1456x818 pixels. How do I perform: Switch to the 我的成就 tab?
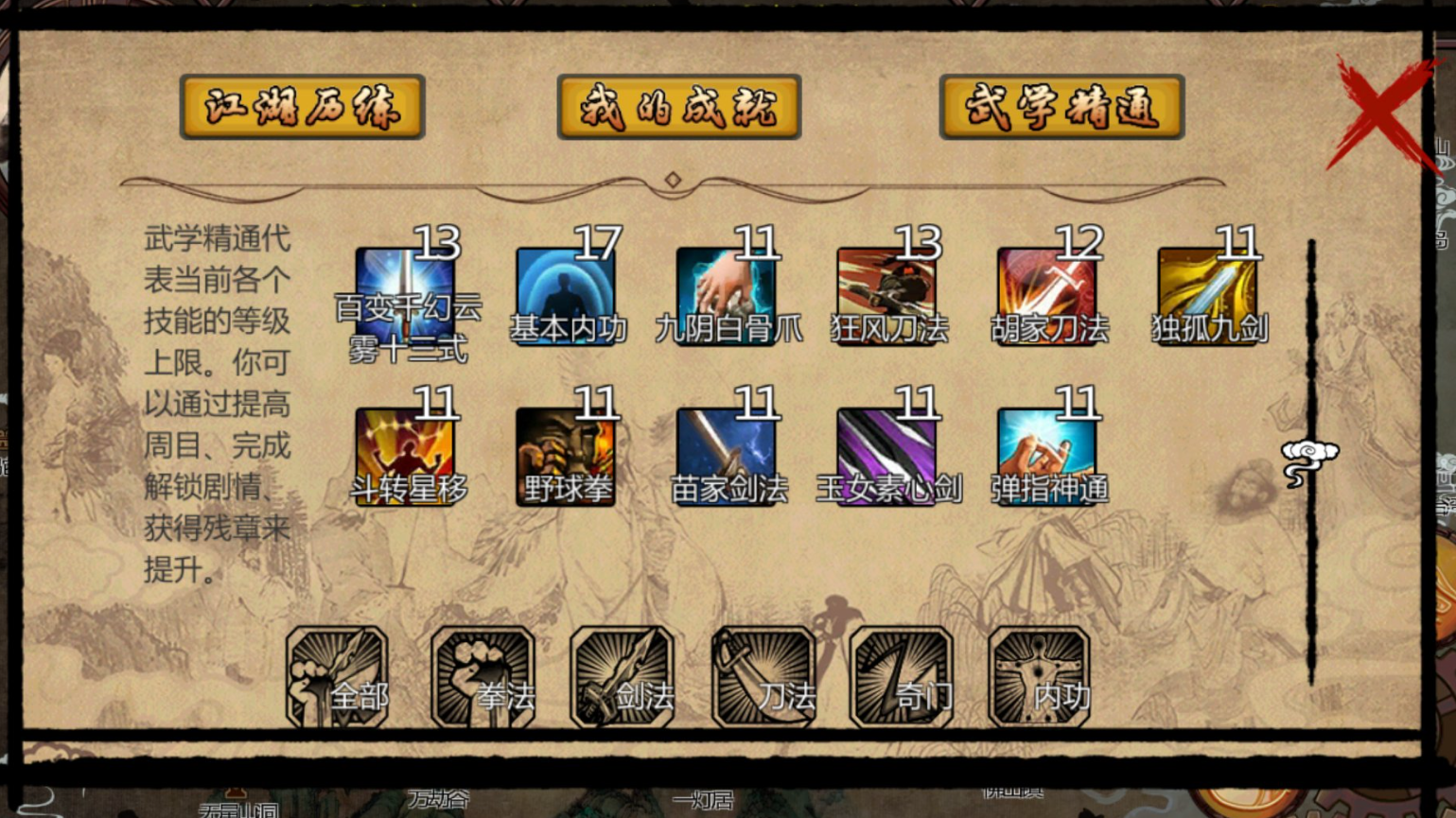[678, 107]
